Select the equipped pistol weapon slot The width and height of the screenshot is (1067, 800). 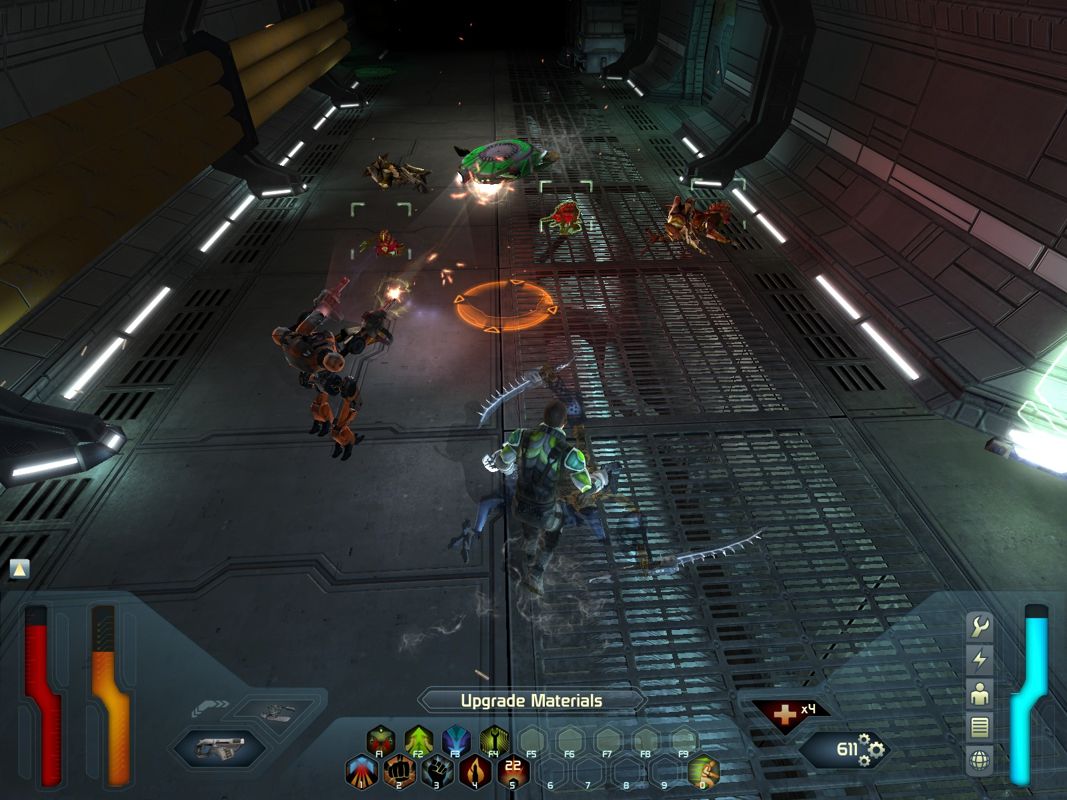pyautogui.click(x=219, y=748)
